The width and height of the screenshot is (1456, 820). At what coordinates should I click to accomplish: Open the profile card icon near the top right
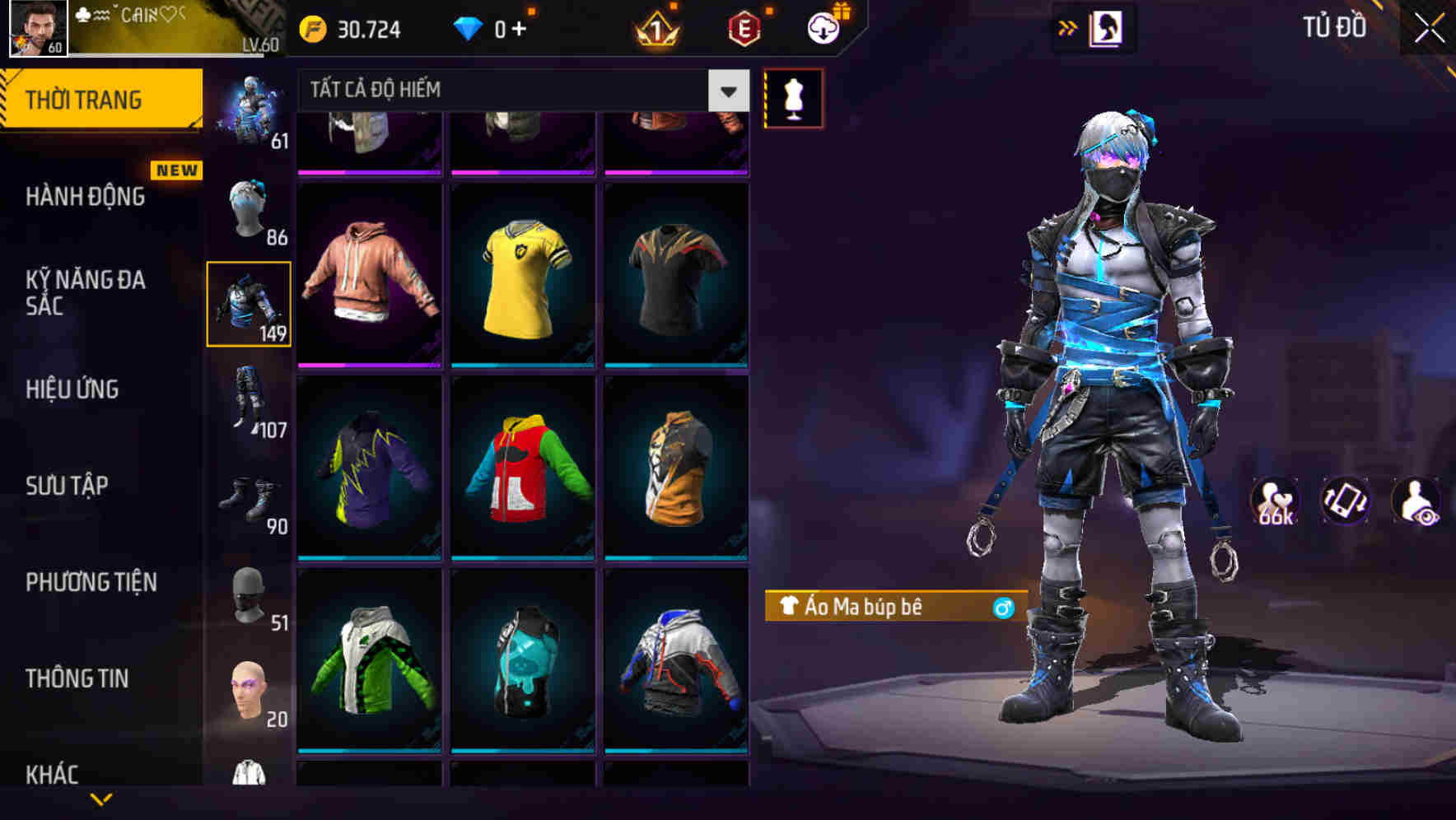pyautogui.click(x=1107, y=26)
